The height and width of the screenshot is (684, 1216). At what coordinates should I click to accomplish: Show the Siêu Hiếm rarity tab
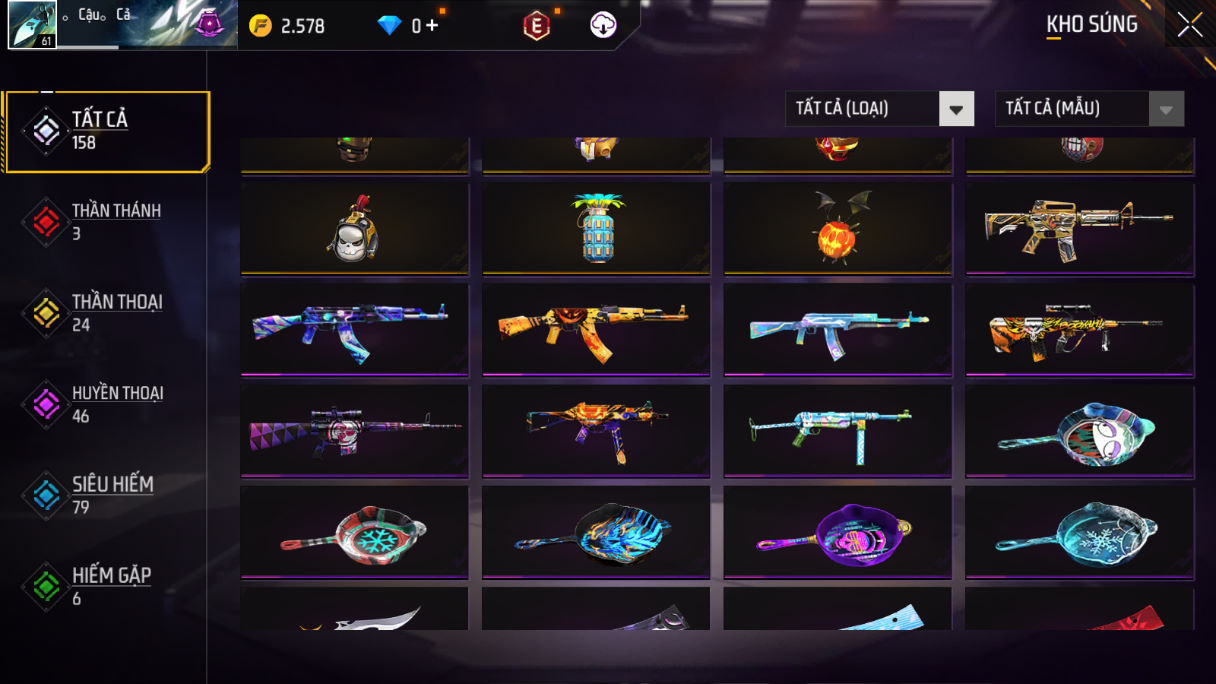pyautogui.click(x=106, y=495)
